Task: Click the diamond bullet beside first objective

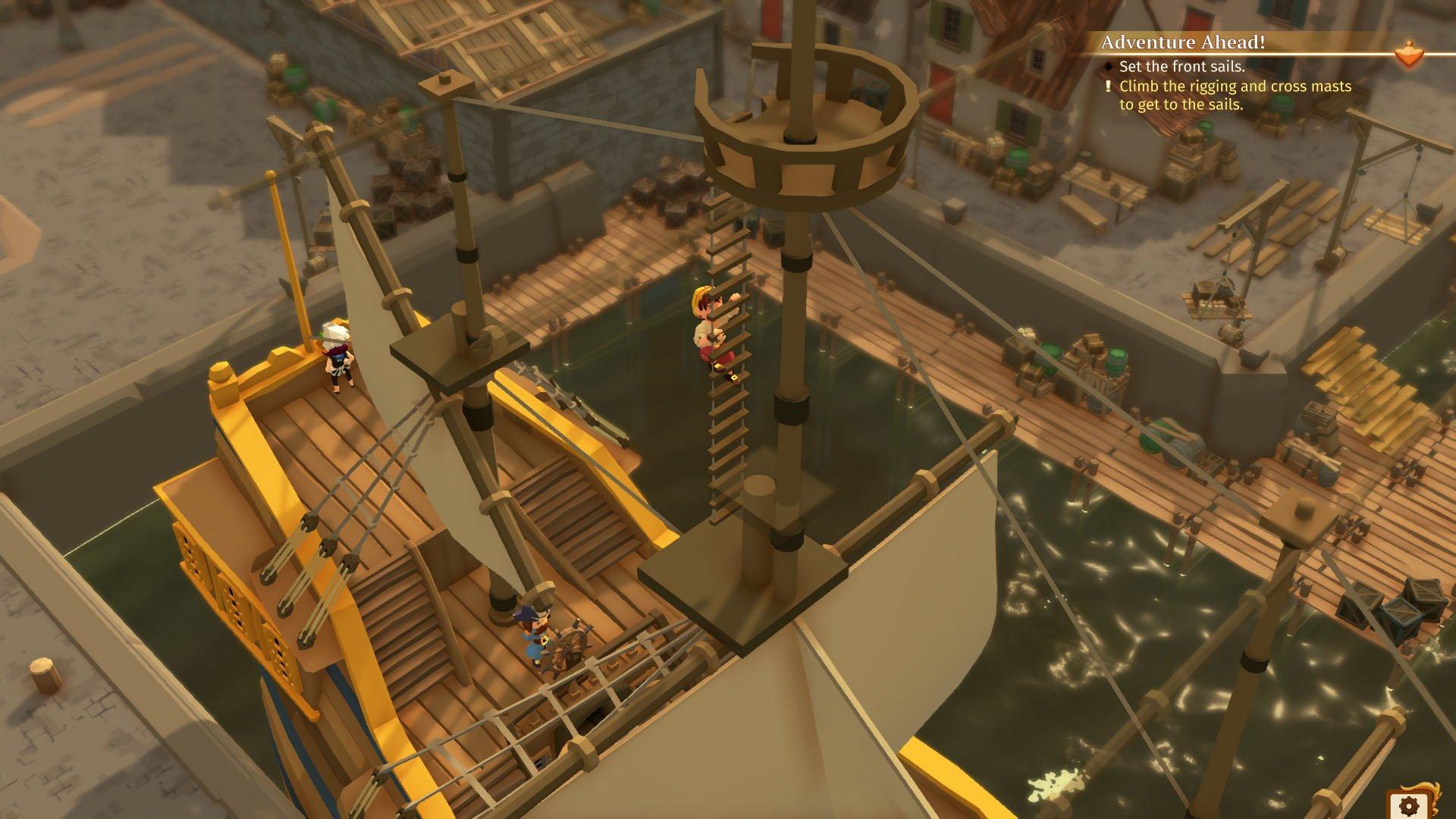Action: pyautogui.click(x=1107, y=67)
